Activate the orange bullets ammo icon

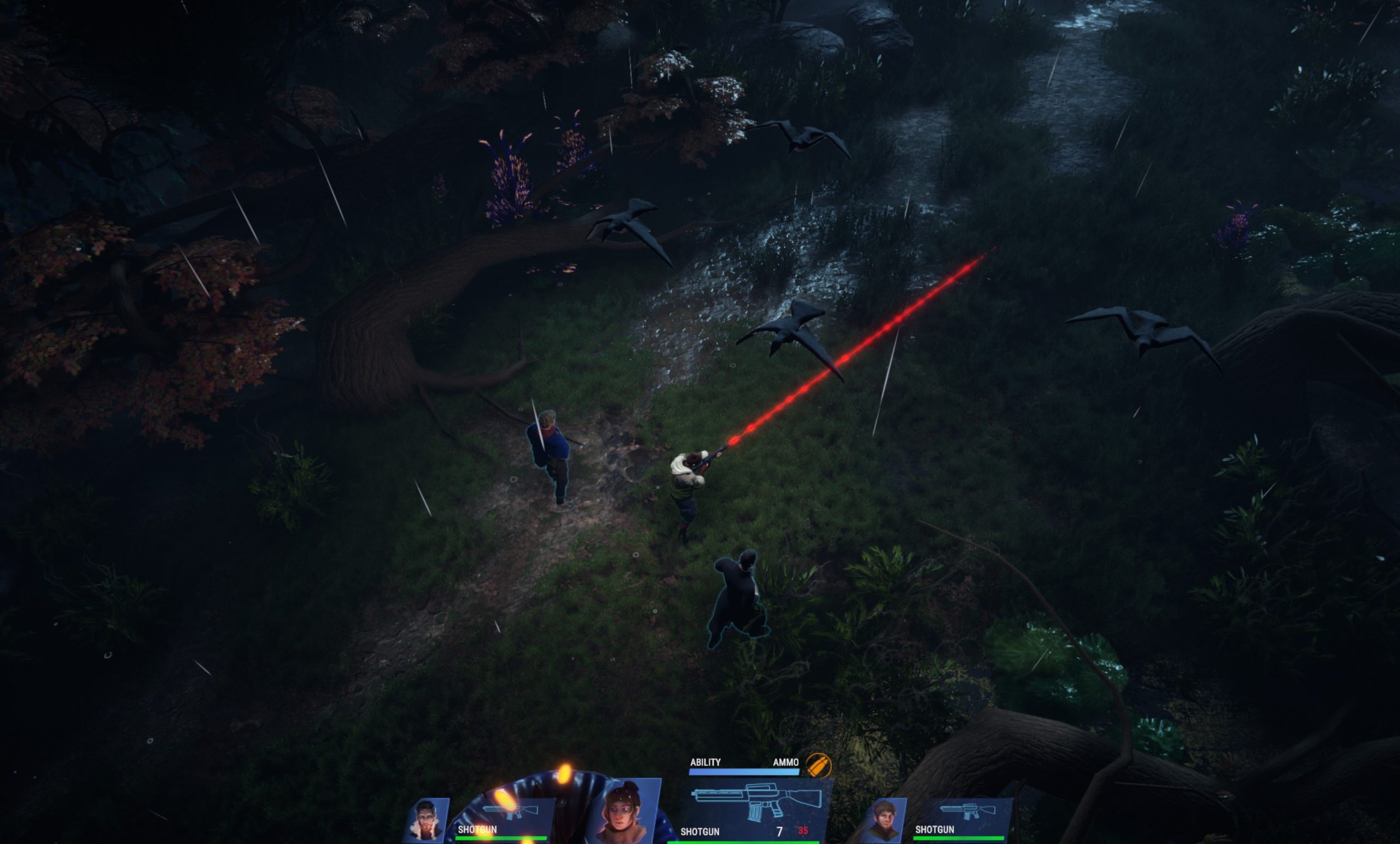818,765
